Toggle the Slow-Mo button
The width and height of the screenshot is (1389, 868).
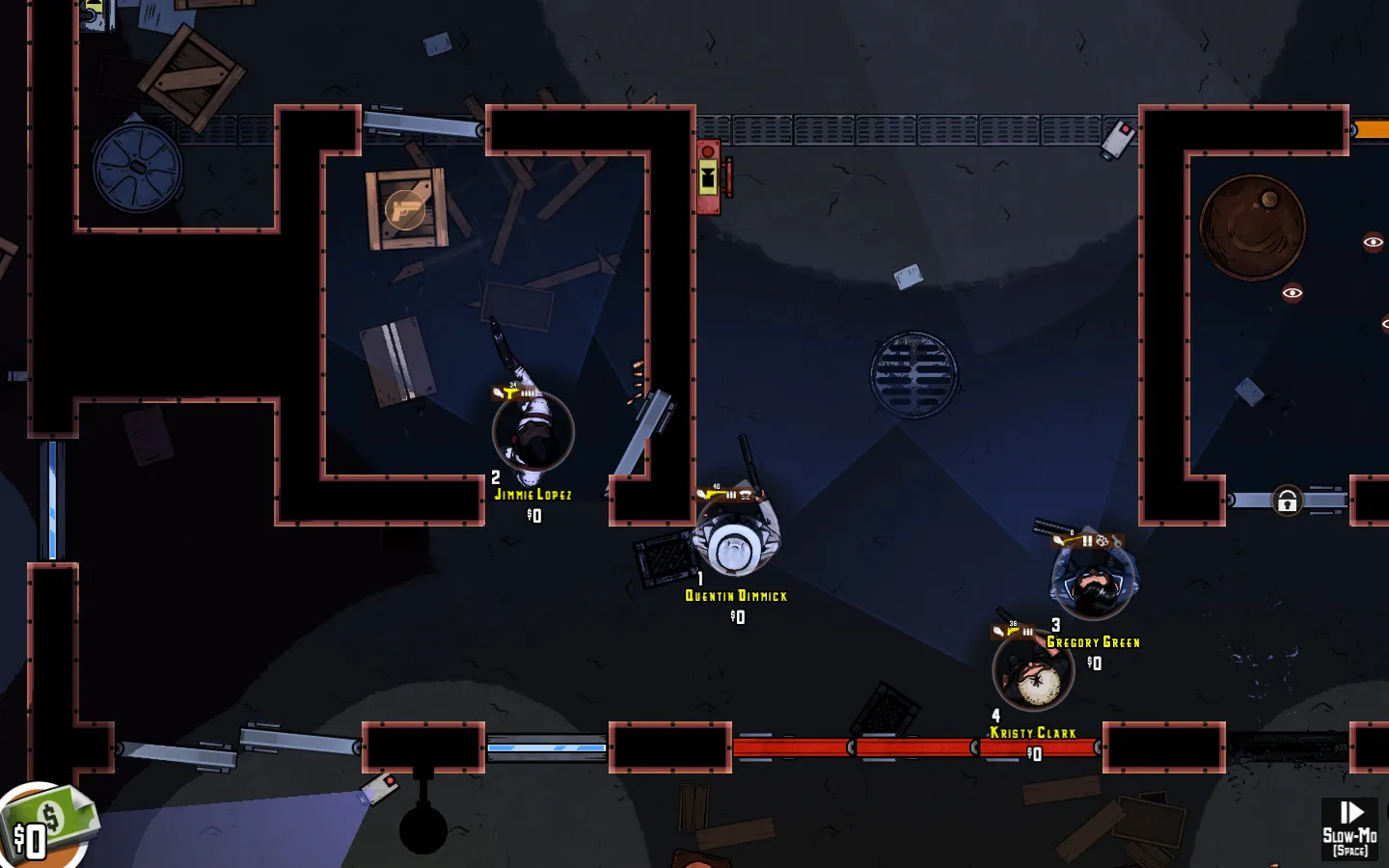[x=1348, y=827]
